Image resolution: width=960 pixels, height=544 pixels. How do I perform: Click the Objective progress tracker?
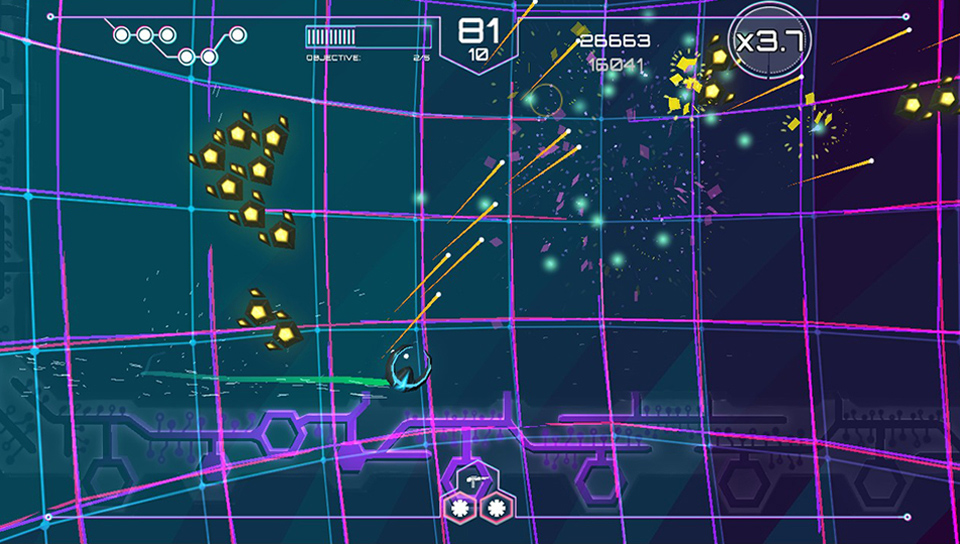pos(368,44)
